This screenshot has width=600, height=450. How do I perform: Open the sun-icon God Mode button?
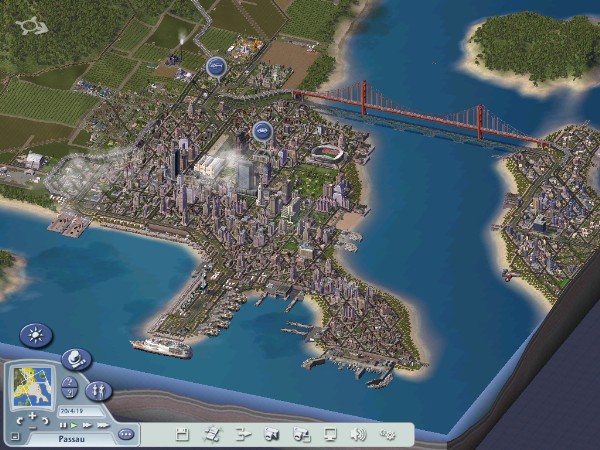37,336
